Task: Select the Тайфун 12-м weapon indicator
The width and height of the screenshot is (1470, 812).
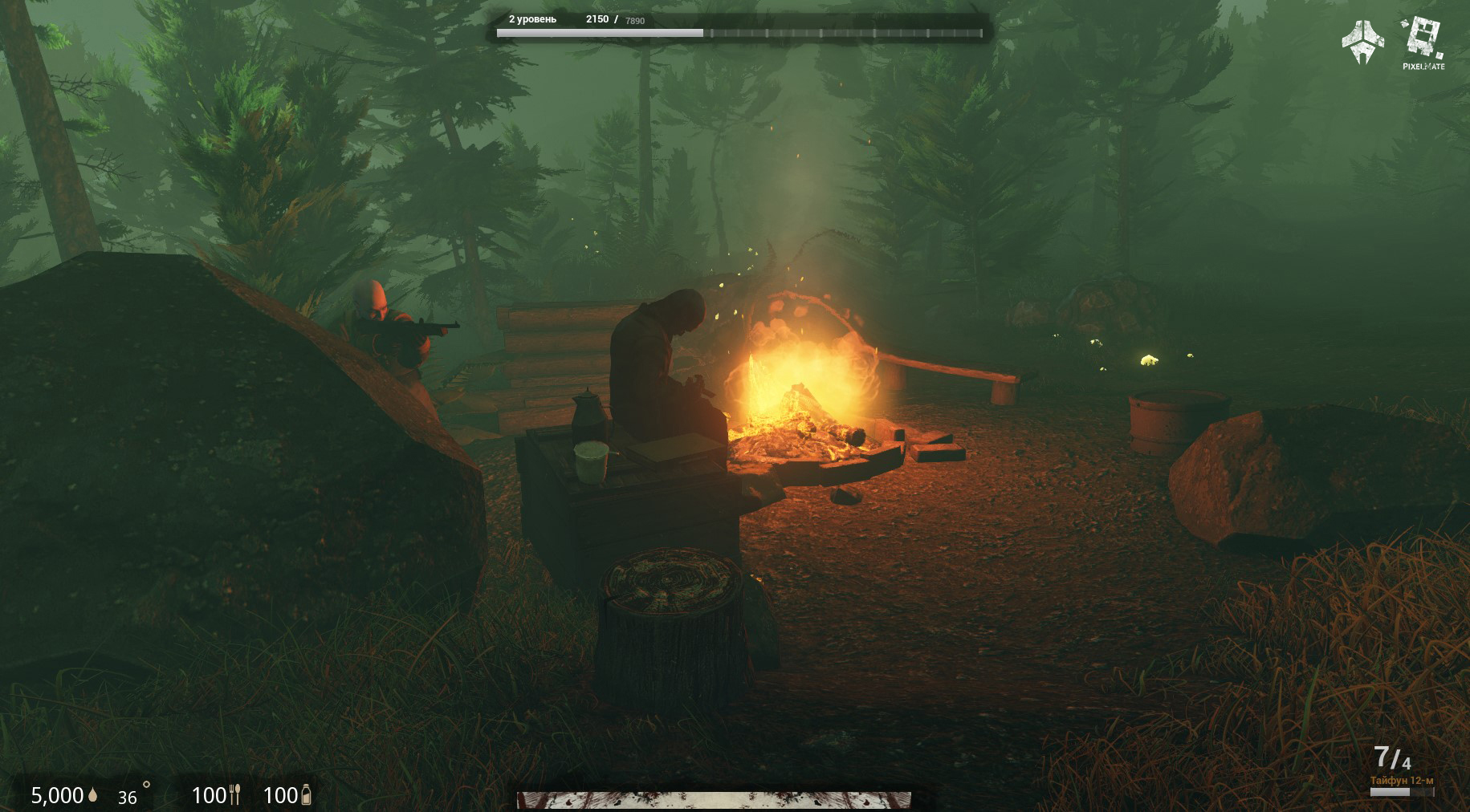Action: click(x=1401, y=780)
